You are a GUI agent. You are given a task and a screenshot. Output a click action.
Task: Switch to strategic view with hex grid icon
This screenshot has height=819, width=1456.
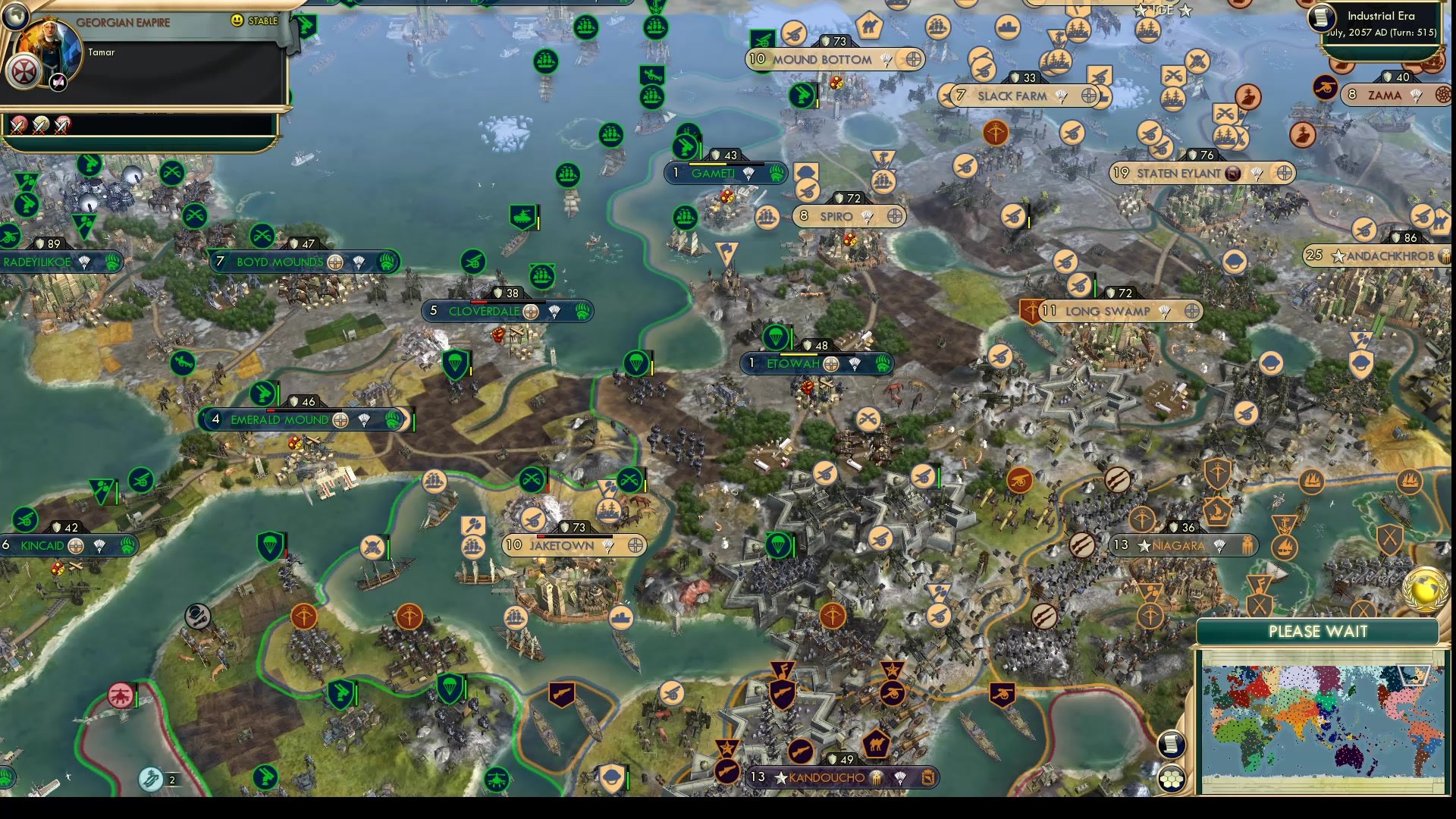(x=1172, y=780)
